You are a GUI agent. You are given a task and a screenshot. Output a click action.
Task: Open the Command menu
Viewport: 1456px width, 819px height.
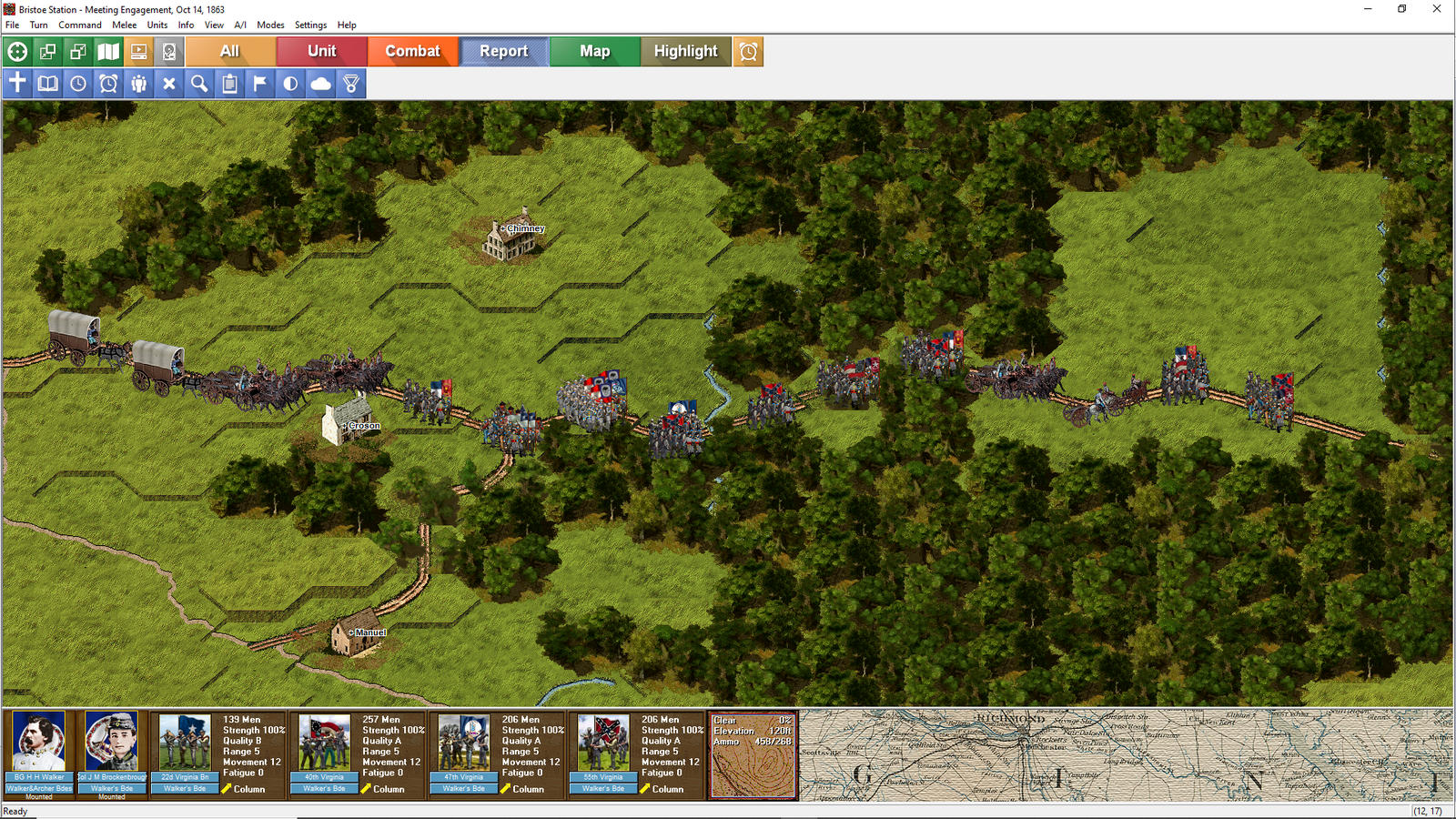click(x=79, y=25)
